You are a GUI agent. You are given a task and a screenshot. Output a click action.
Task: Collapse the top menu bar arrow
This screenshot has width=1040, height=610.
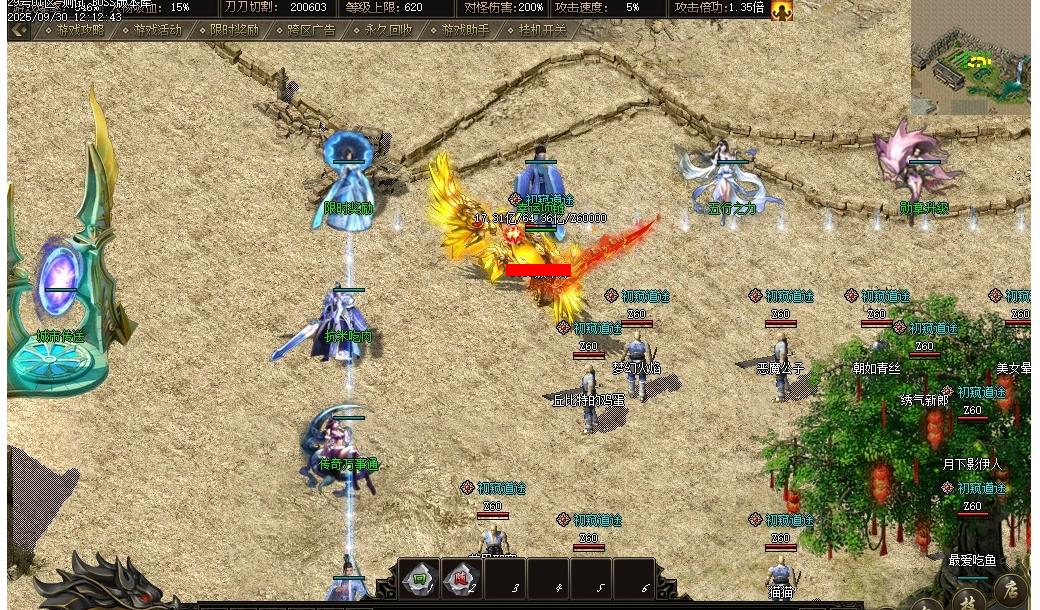(x=18, y=30)
